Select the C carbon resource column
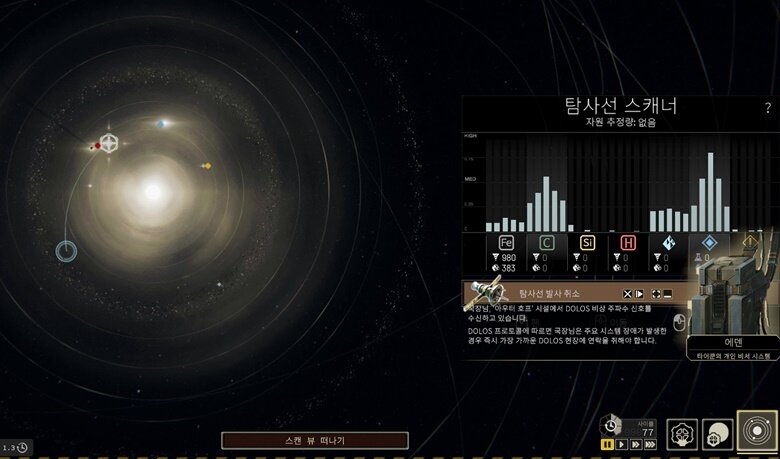 (547, 243)
